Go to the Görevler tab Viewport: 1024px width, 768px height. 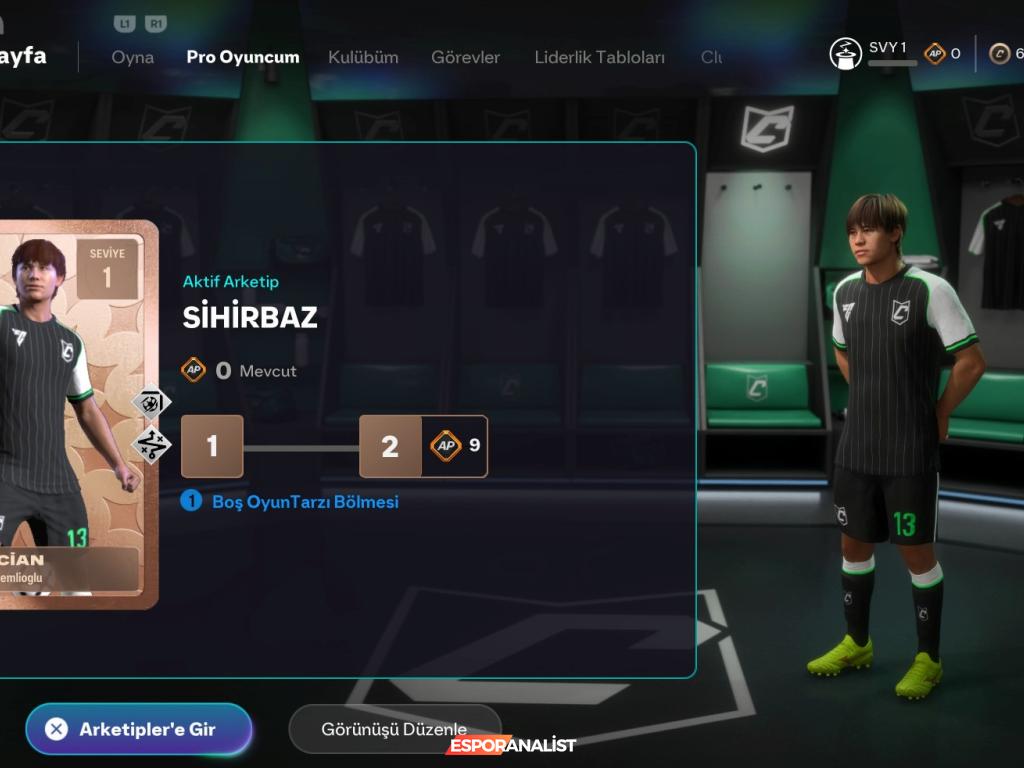(x=465, y=57)
